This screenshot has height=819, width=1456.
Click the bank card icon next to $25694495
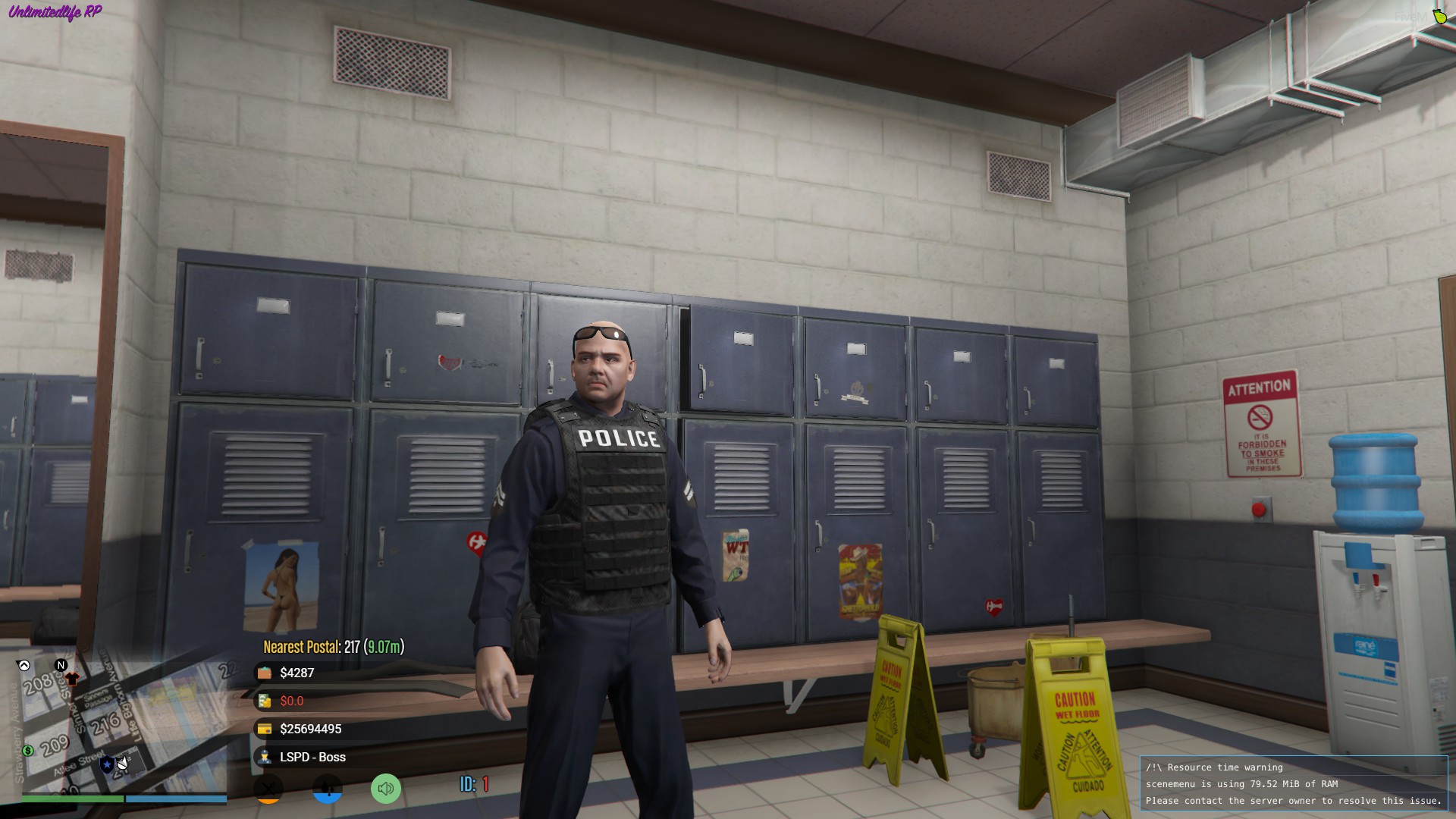265,729
